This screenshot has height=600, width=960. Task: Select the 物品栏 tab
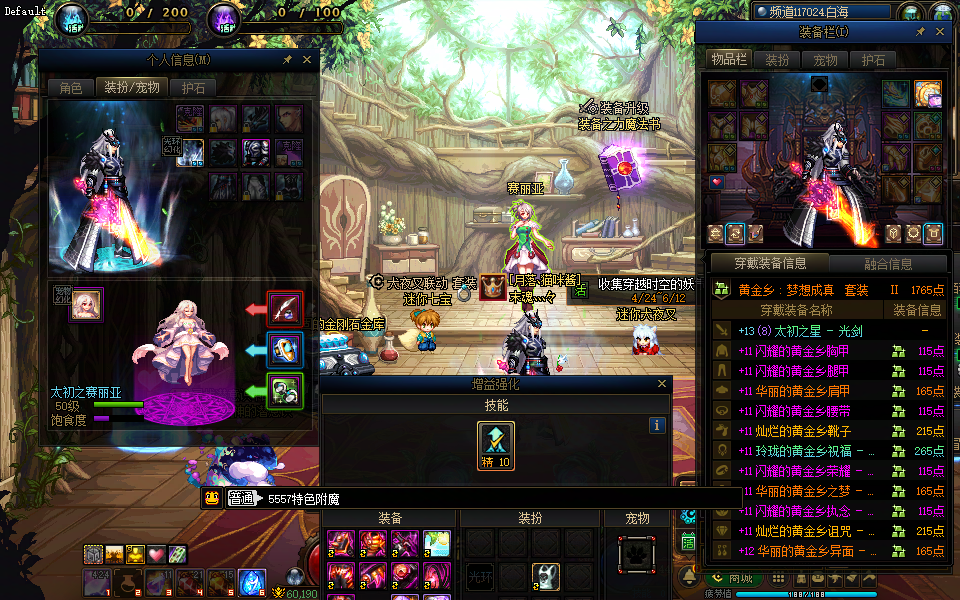pos(729,60)
